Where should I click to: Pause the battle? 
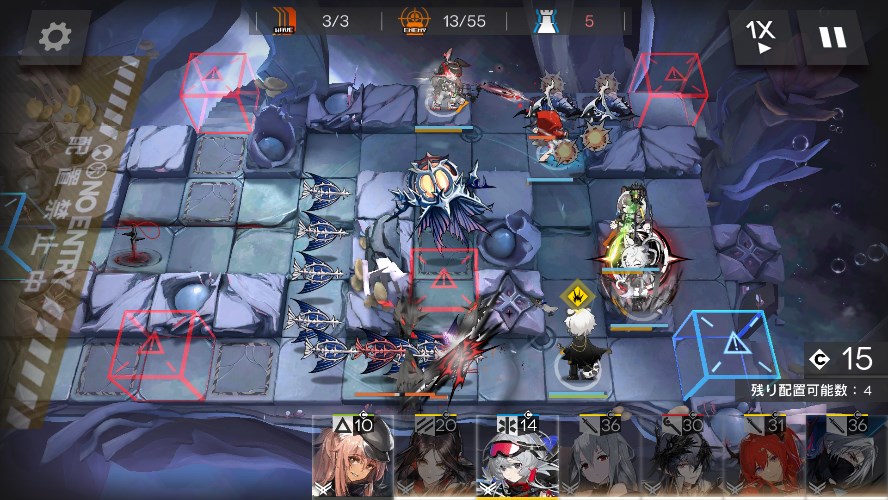click(832, 38)
